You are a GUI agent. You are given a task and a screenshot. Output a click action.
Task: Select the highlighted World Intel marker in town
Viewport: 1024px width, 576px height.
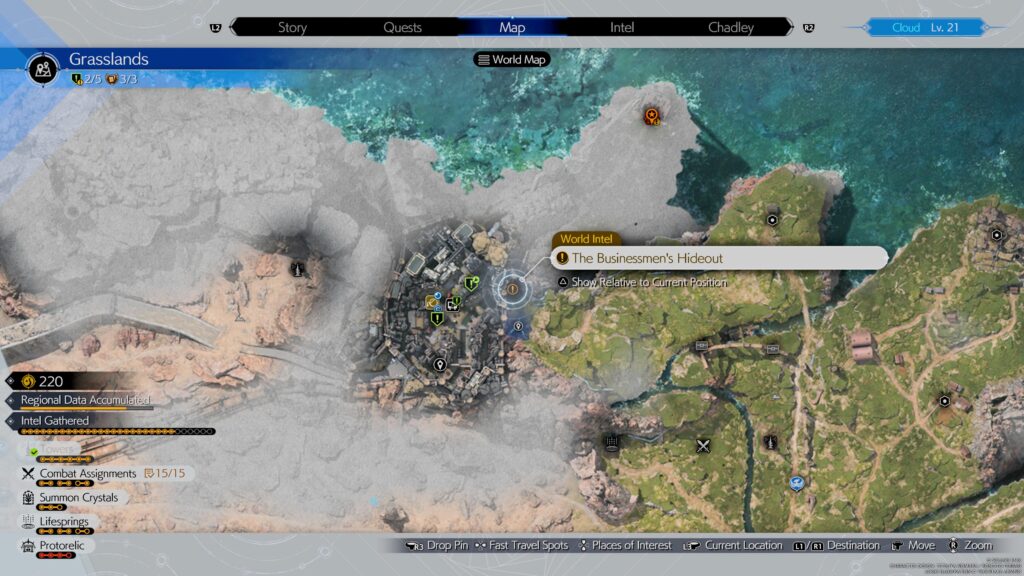[513, 289]
